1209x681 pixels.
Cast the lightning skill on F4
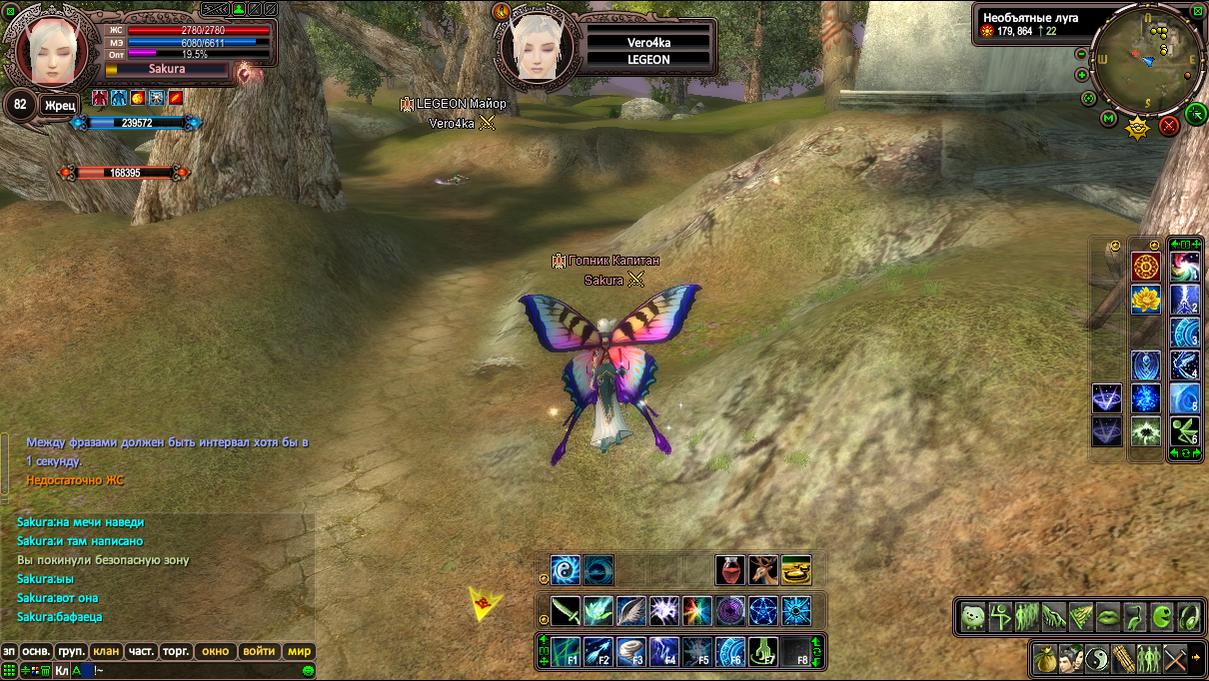coord(665,651)
